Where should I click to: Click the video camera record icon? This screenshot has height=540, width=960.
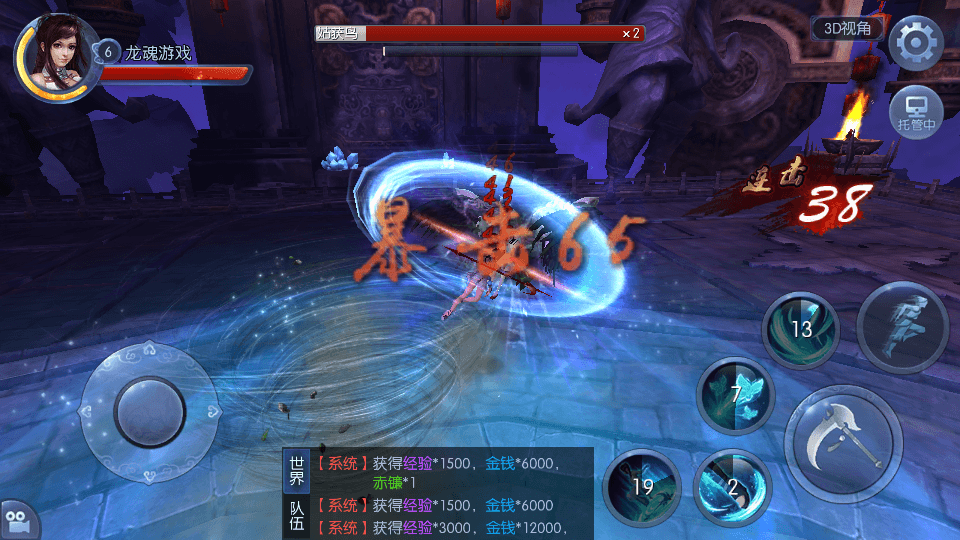[x=19, y=520]
